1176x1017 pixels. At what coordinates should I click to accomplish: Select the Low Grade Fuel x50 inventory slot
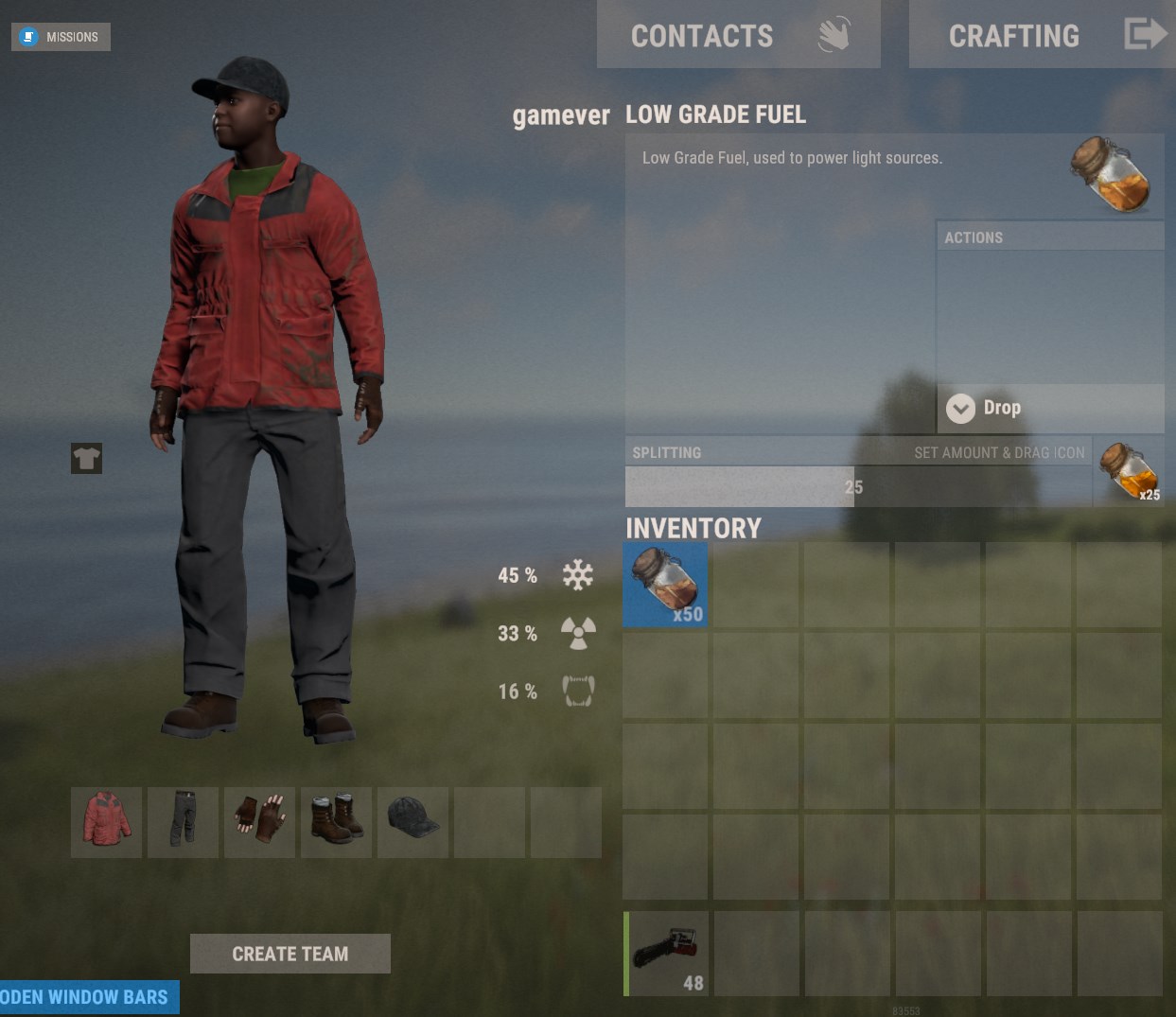pos(665,585)
